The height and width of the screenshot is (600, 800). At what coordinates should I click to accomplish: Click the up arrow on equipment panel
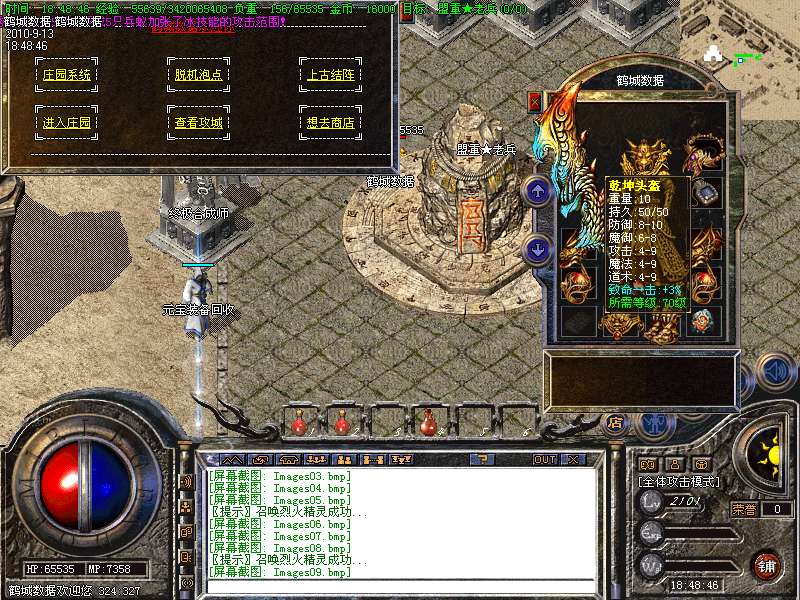click(x=538, y=190)
